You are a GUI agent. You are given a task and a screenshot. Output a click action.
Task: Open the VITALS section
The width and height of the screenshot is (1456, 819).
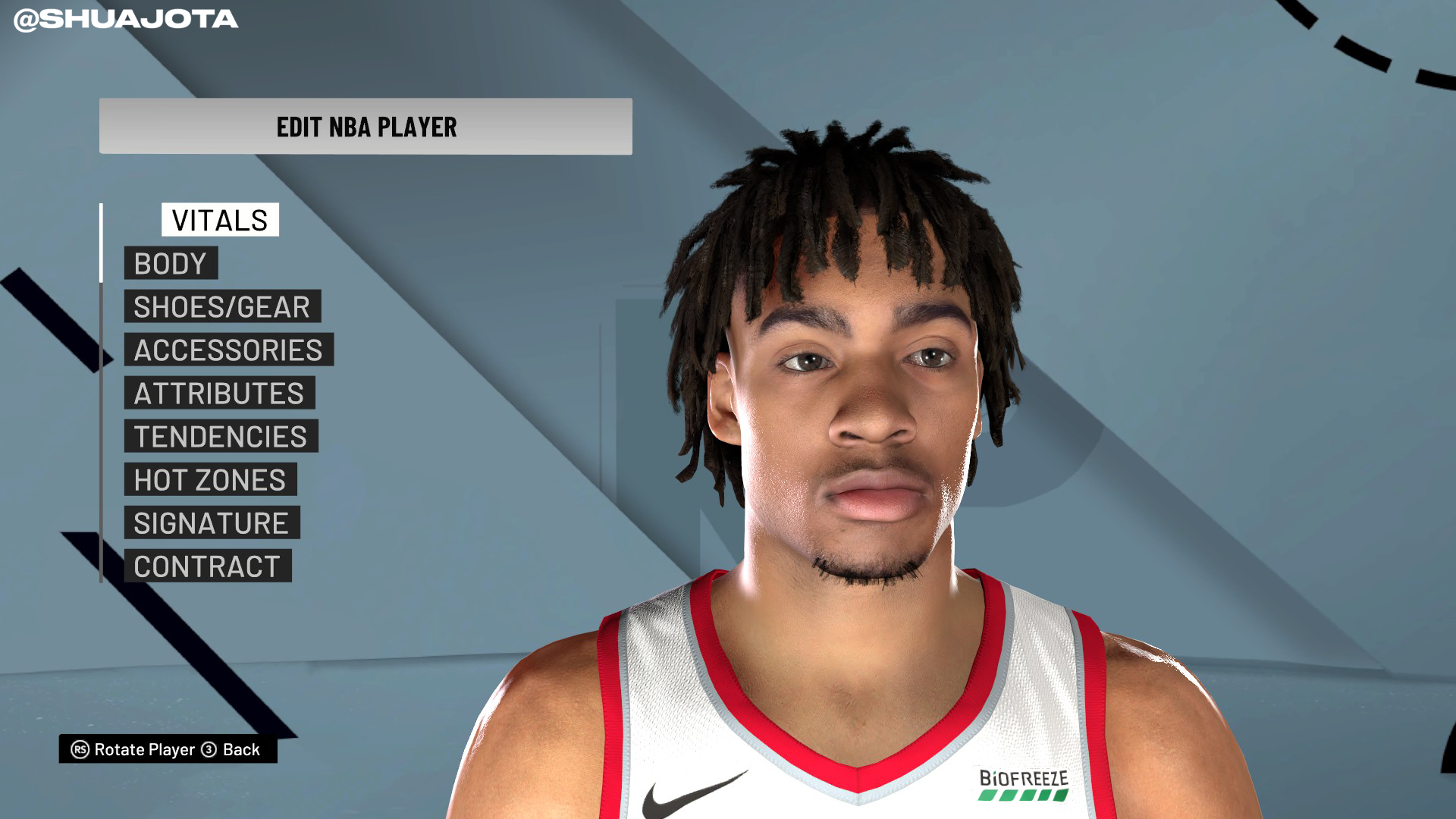[218, 221]
